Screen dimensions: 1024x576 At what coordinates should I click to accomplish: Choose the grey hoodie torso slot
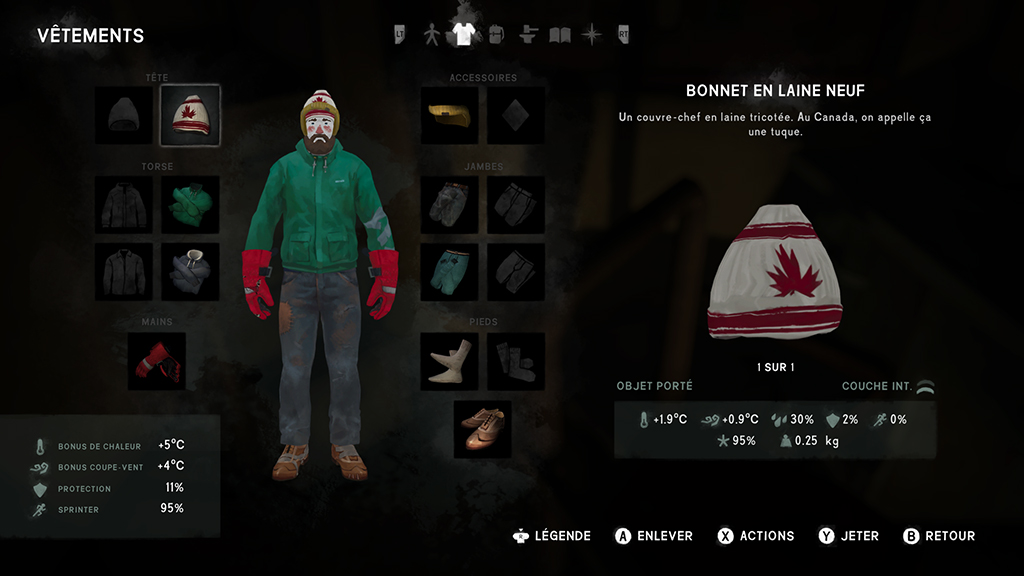pos(190,271)
